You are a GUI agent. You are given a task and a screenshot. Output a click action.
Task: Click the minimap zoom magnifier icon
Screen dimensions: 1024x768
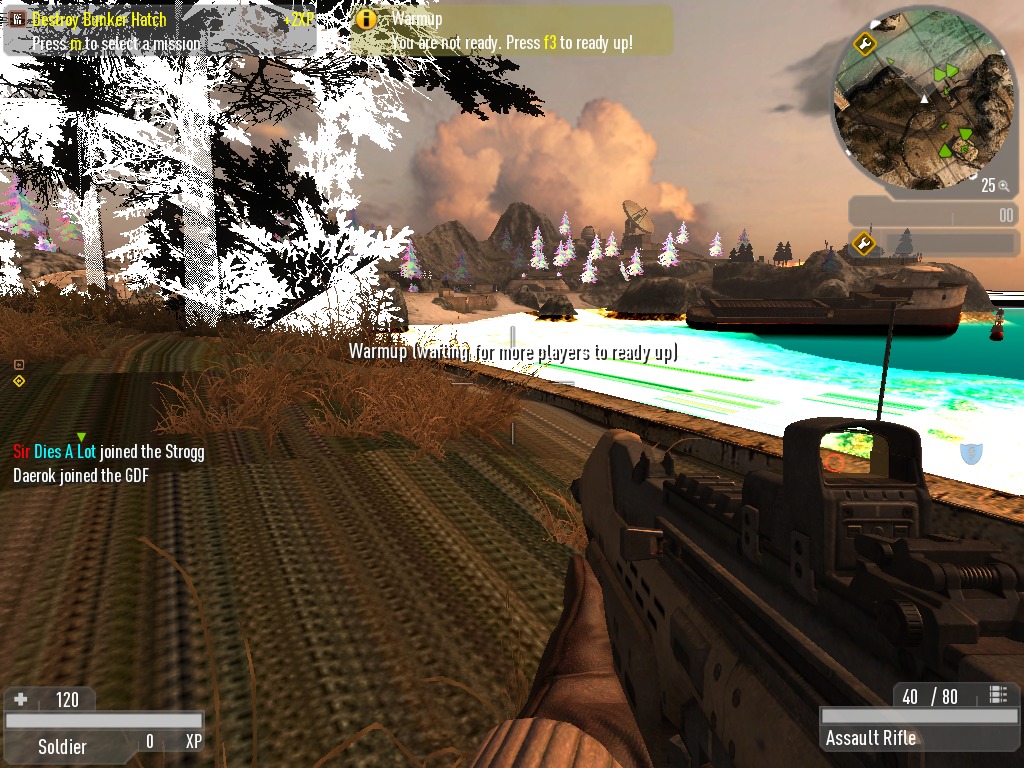[x=1003, y=186]
